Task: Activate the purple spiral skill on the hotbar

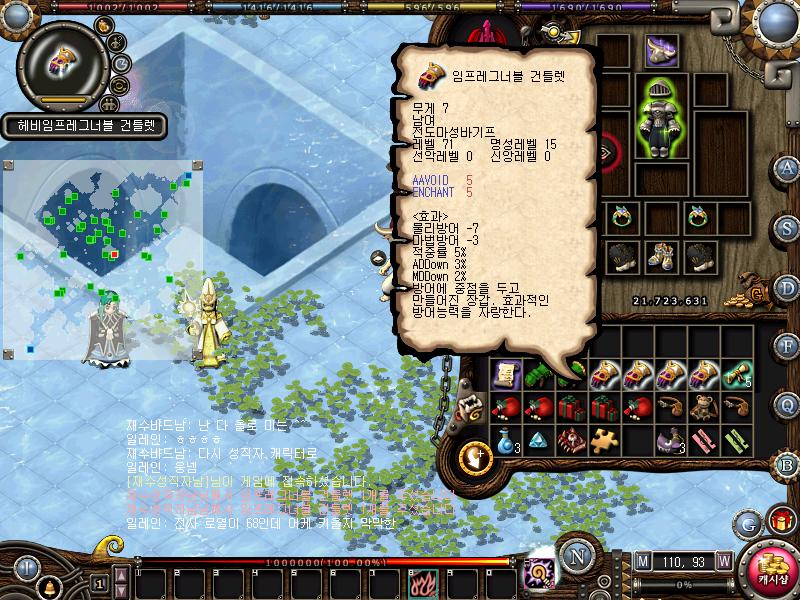Action: click(x=541, y=573)
